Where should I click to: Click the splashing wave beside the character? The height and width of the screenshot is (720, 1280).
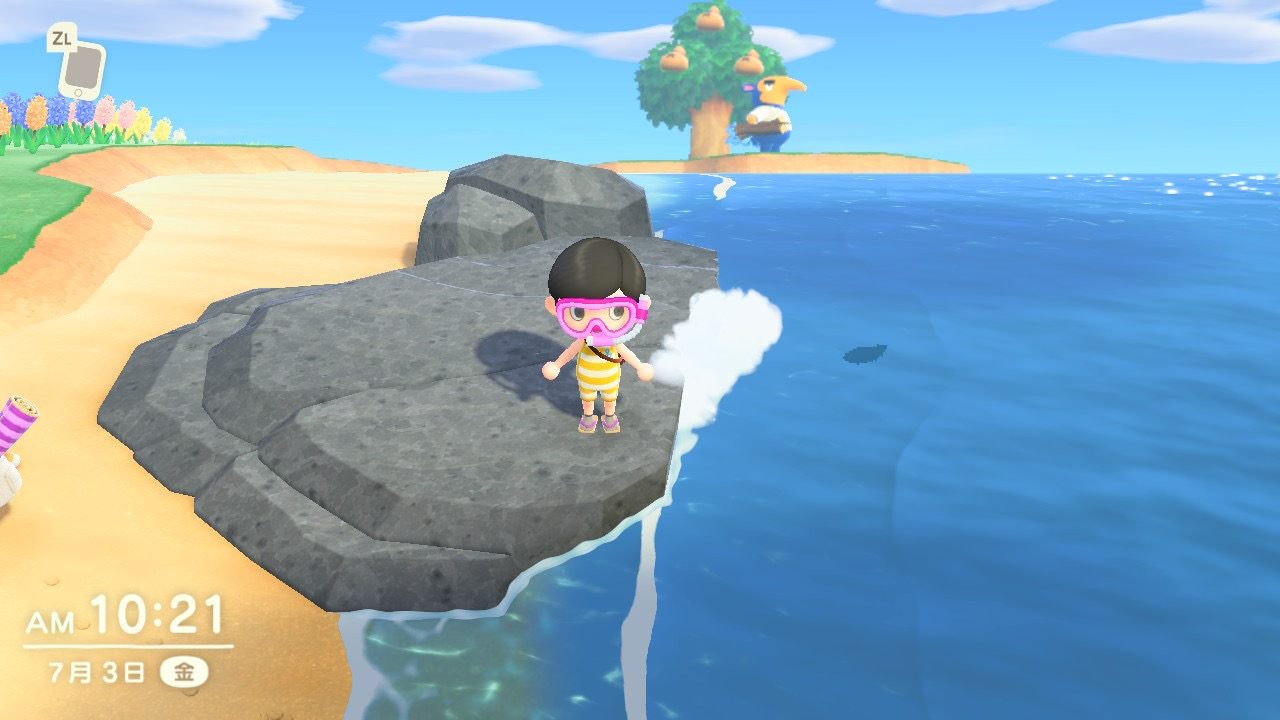point(720,340)
